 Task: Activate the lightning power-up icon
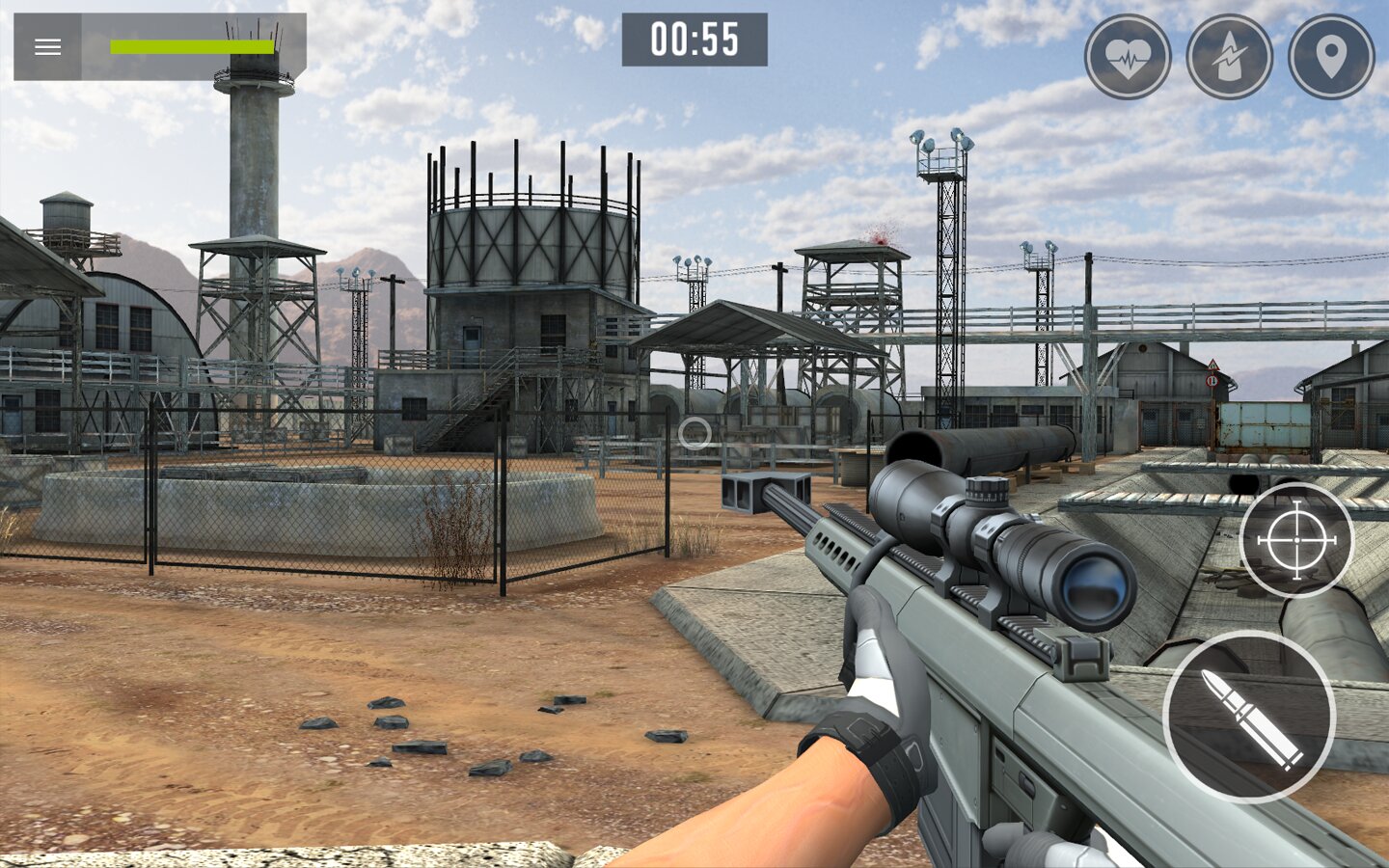[x=1229, y=57]
